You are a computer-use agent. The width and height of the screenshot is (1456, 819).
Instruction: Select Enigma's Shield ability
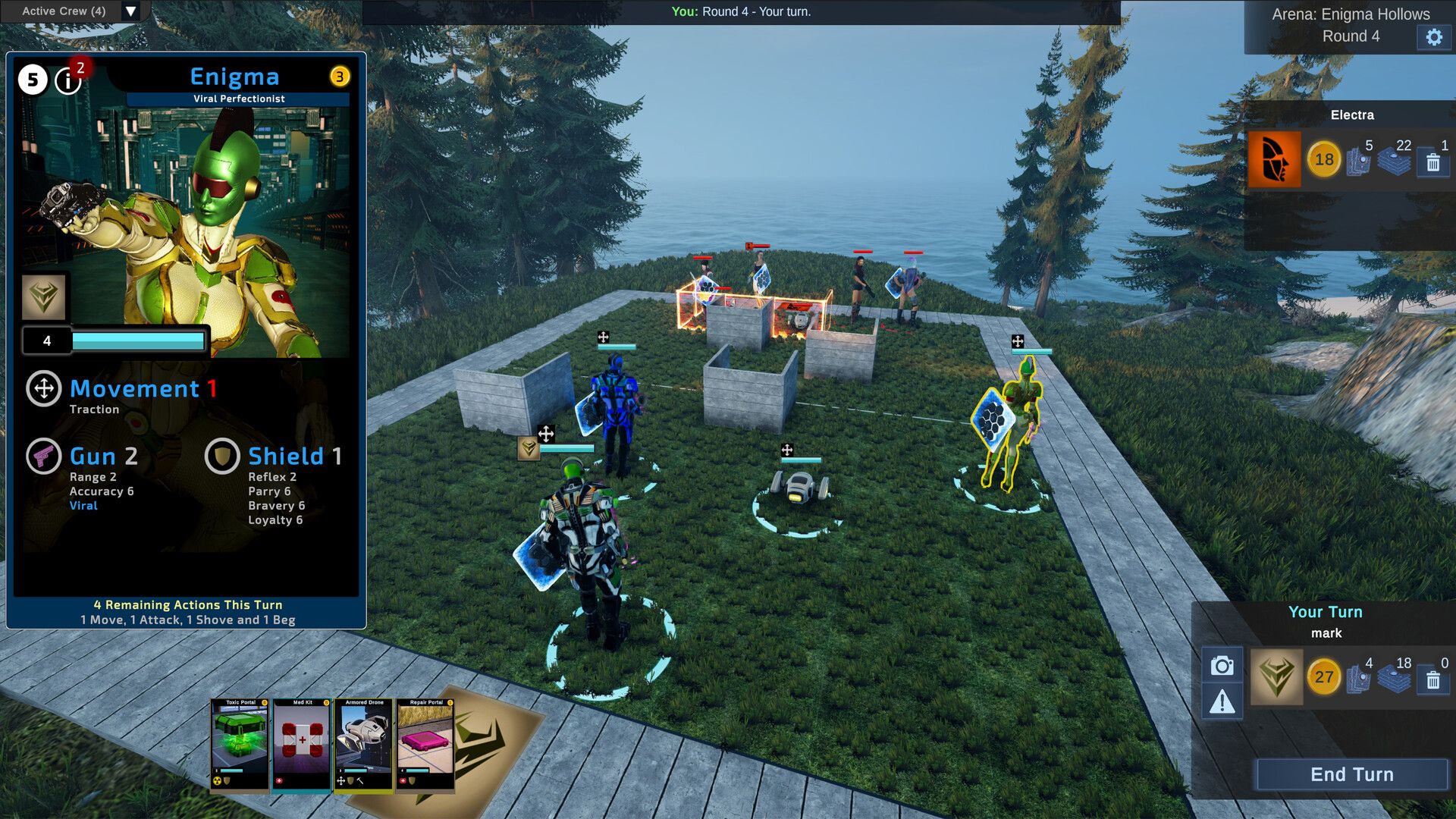point(222,457)
